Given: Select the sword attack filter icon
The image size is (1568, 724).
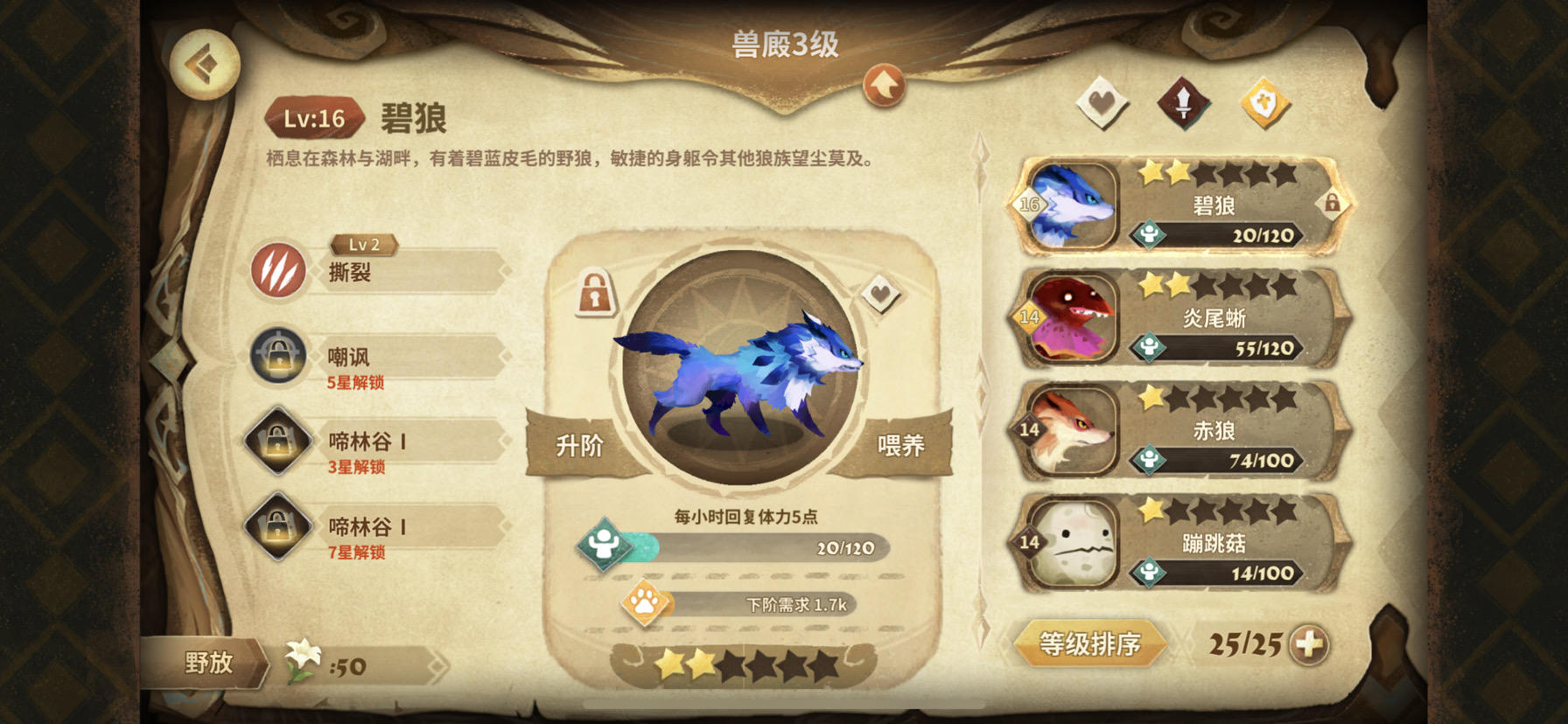Looking at the screenshot, I should click(1183, 102).
